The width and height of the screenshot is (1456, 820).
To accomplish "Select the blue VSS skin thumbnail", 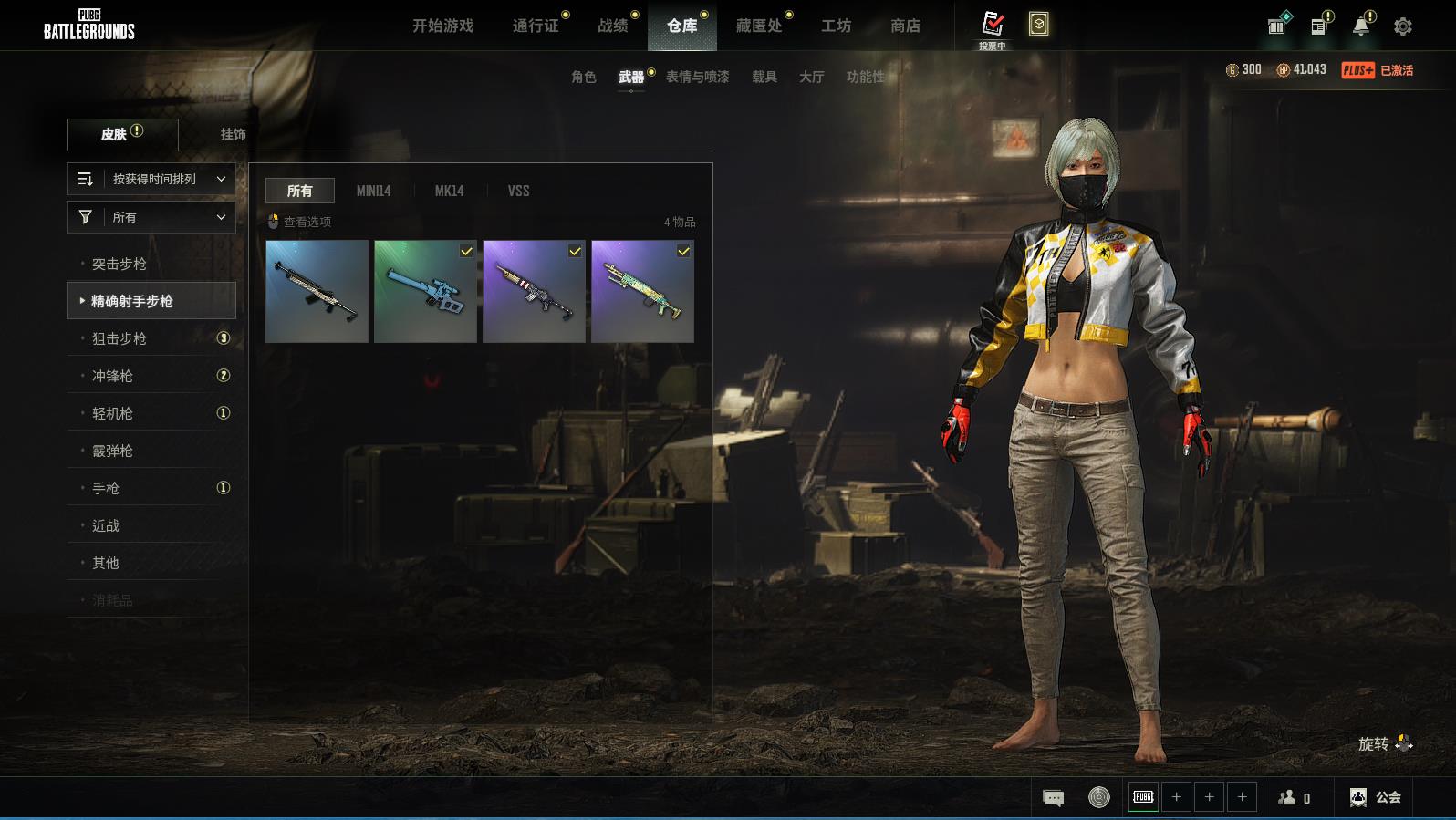I will (x=425, y=291).
